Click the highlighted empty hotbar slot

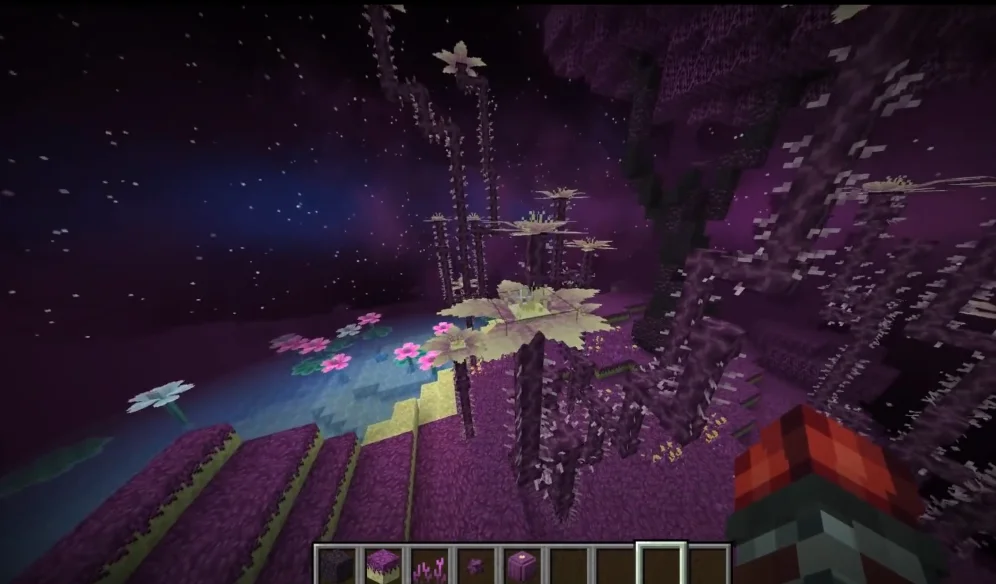pos(662,565)
